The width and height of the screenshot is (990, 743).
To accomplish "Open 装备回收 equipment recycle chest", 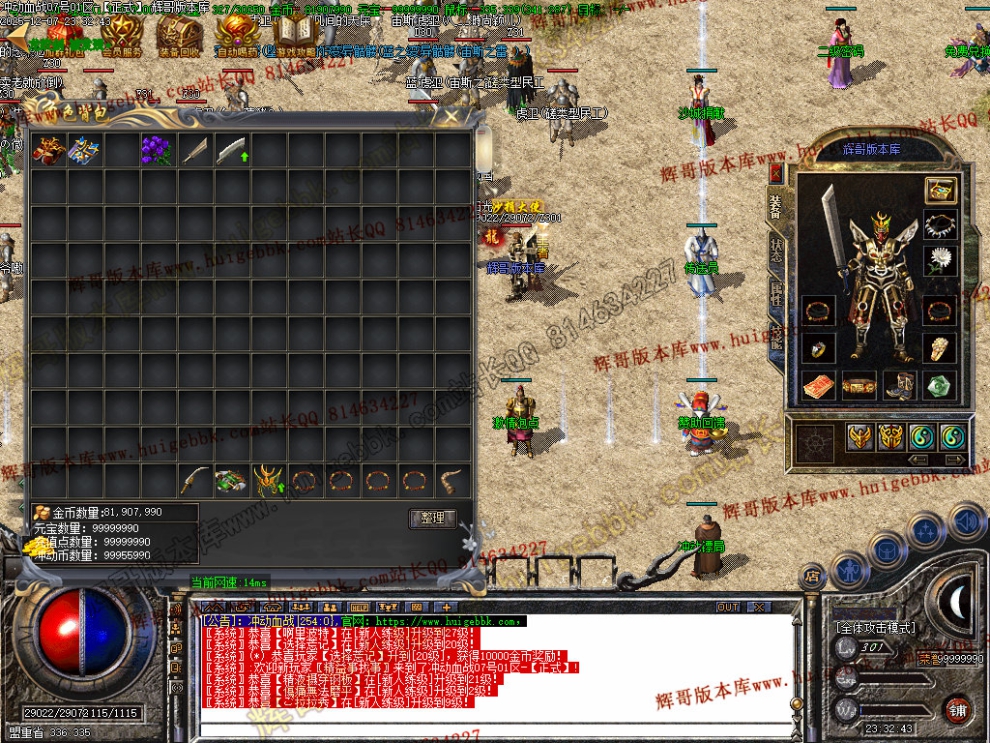I will point(179,38).
